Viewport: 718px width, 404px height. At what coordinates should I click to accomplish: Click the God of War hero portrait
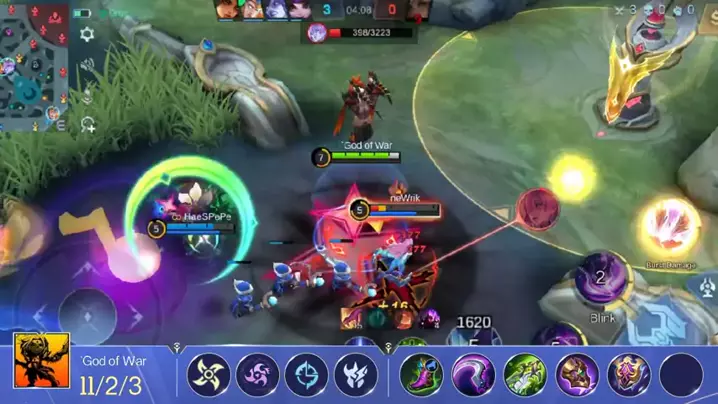pos(41,361)
